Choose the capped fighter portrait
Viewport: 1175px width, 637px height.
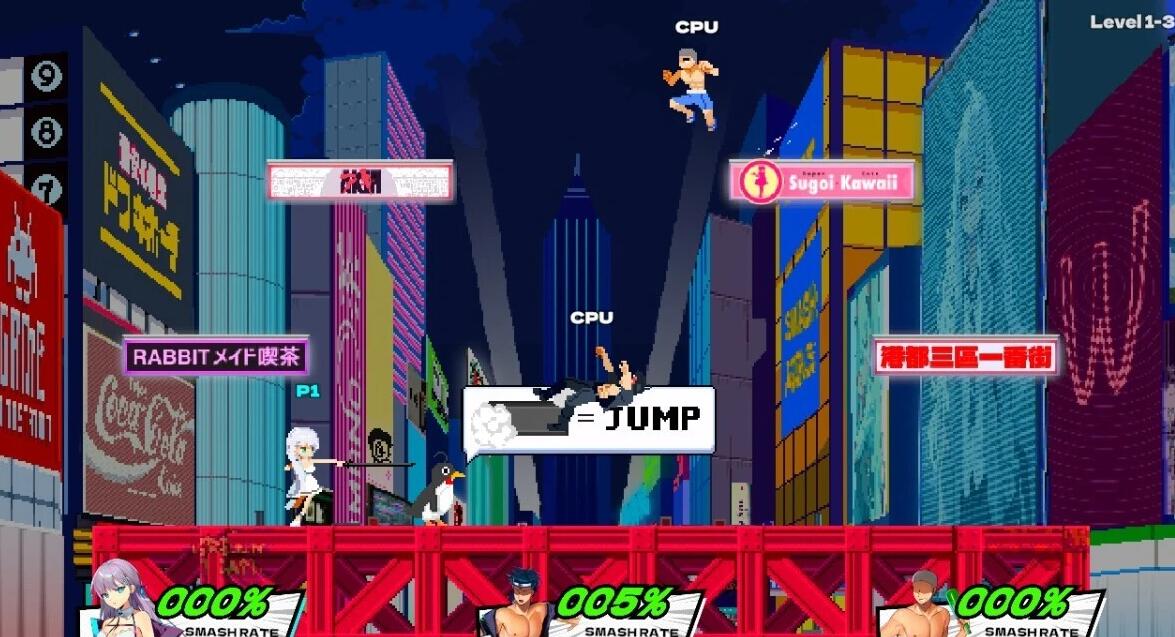point(920,604)
